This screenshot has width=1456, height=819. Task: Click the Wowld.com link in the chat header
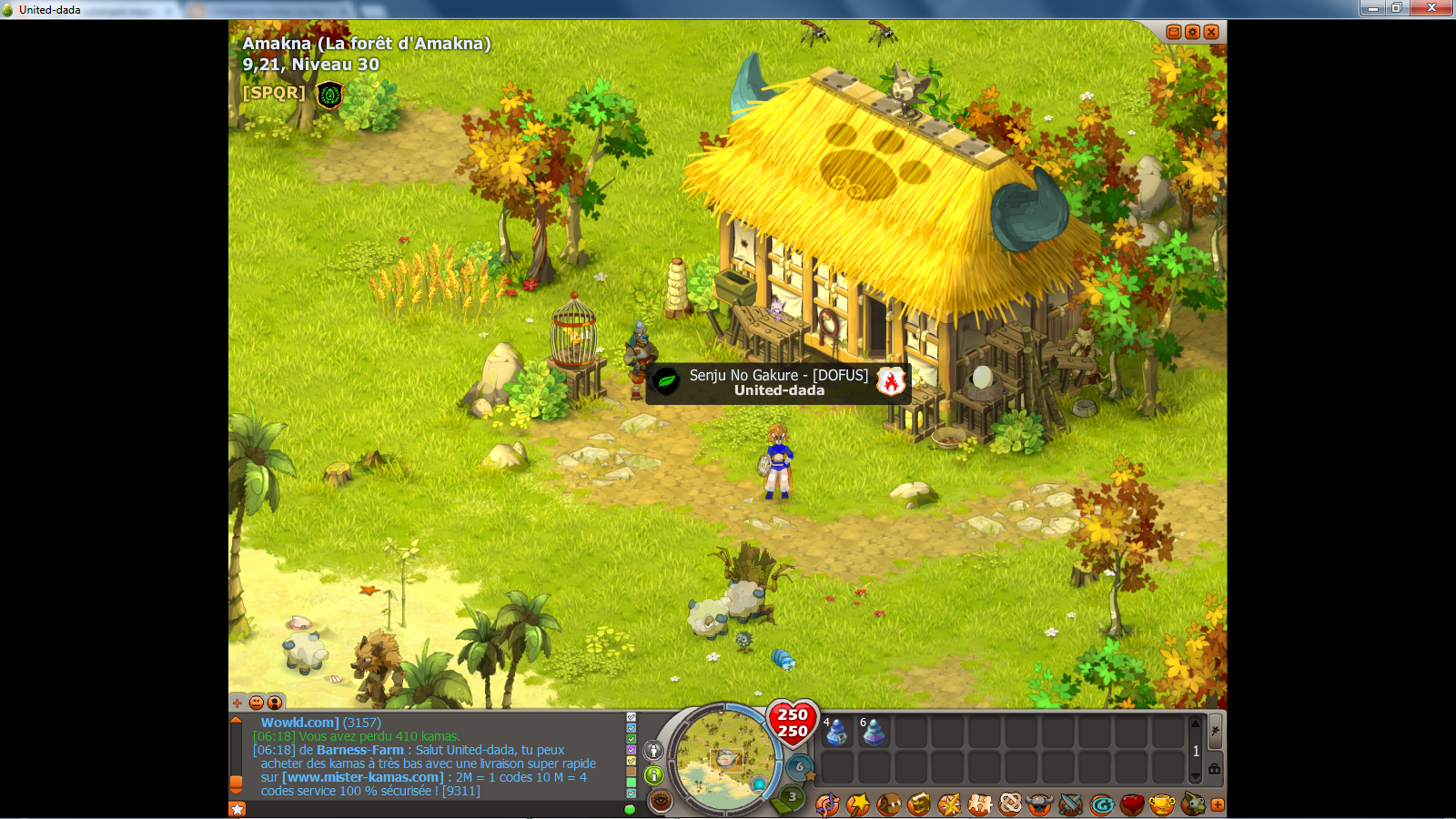pos(298,720)
